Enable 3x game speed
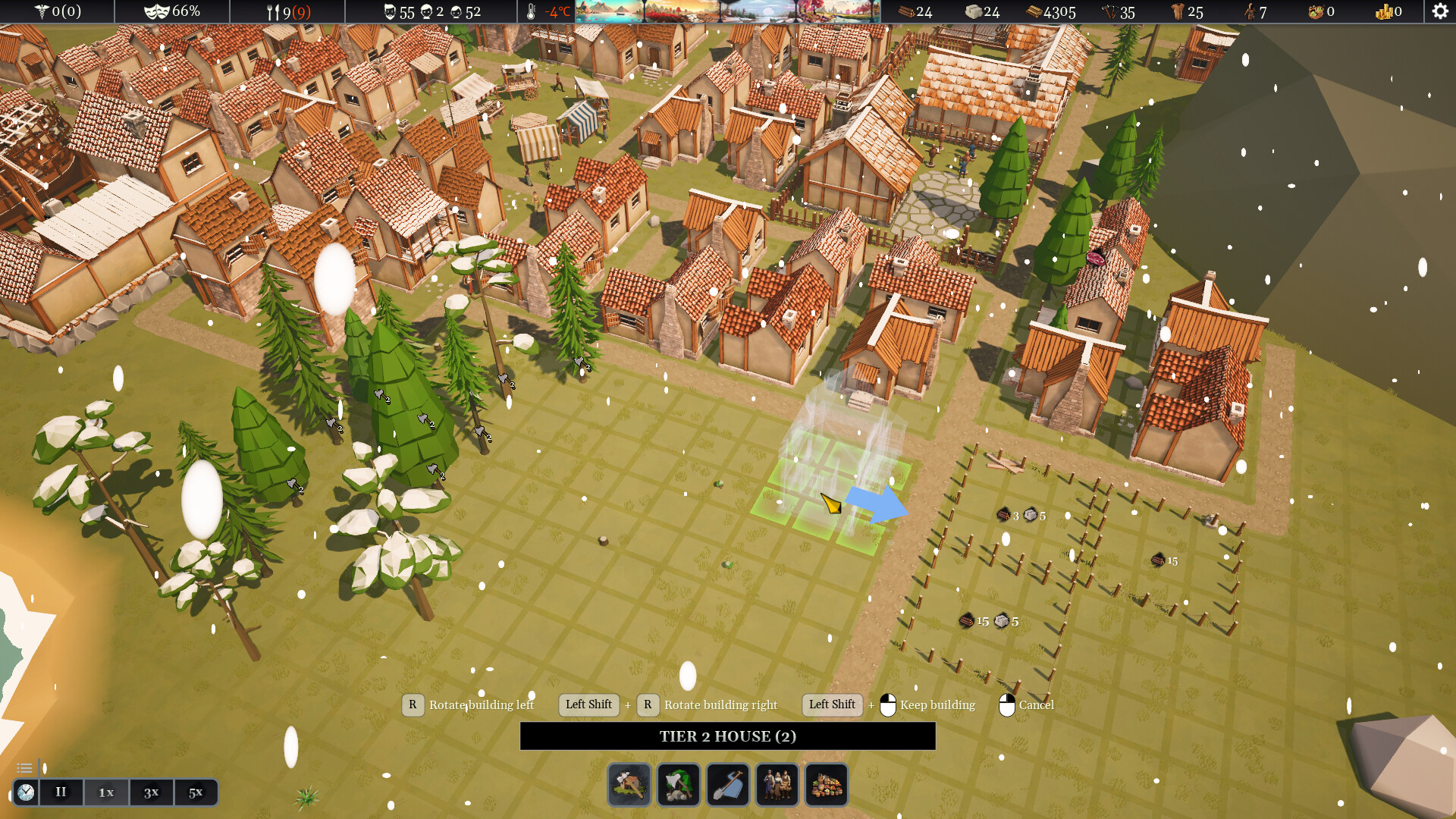 pyautogui.click(x=150, y=792)
